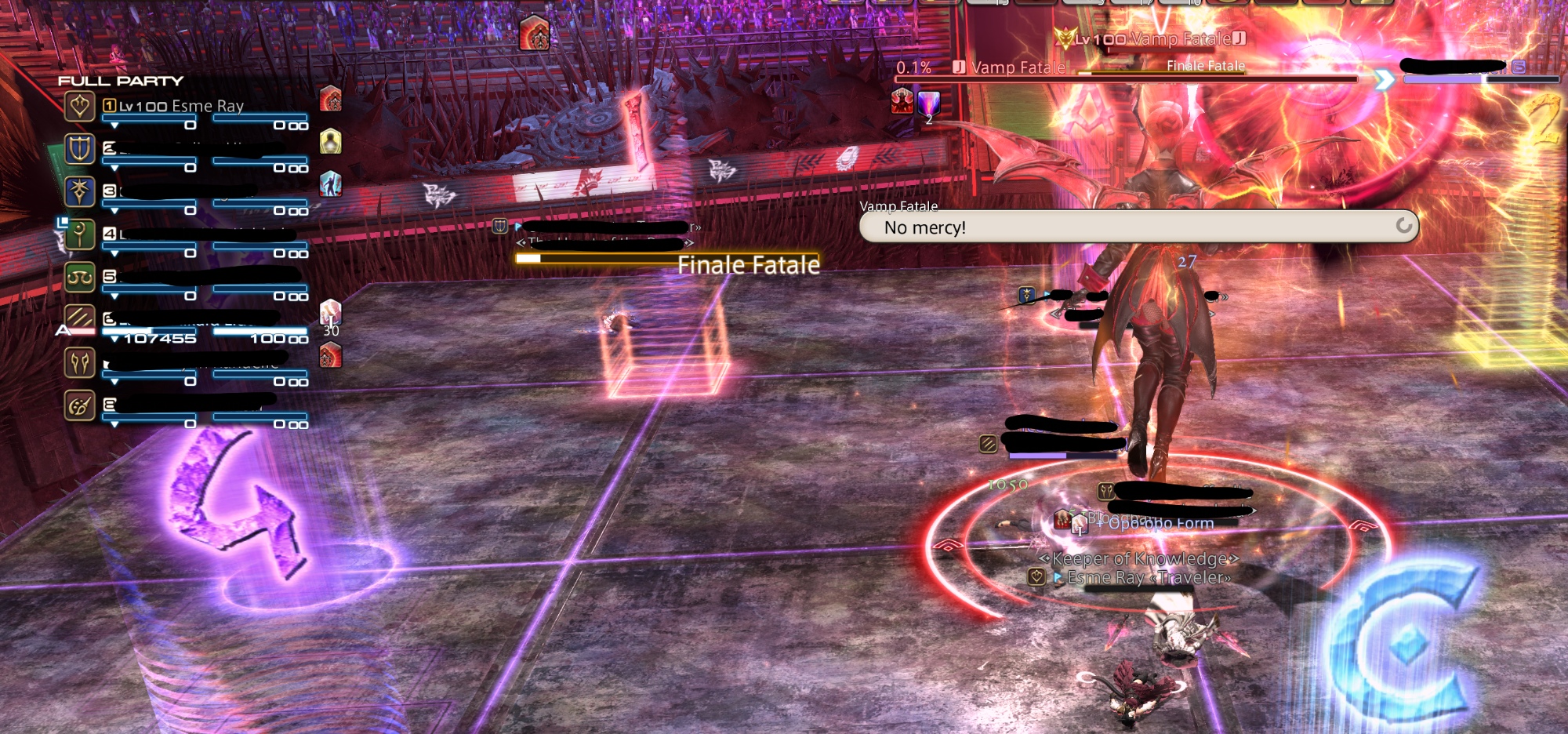Click the blue dancing figure buff icon

pos(331,183)
